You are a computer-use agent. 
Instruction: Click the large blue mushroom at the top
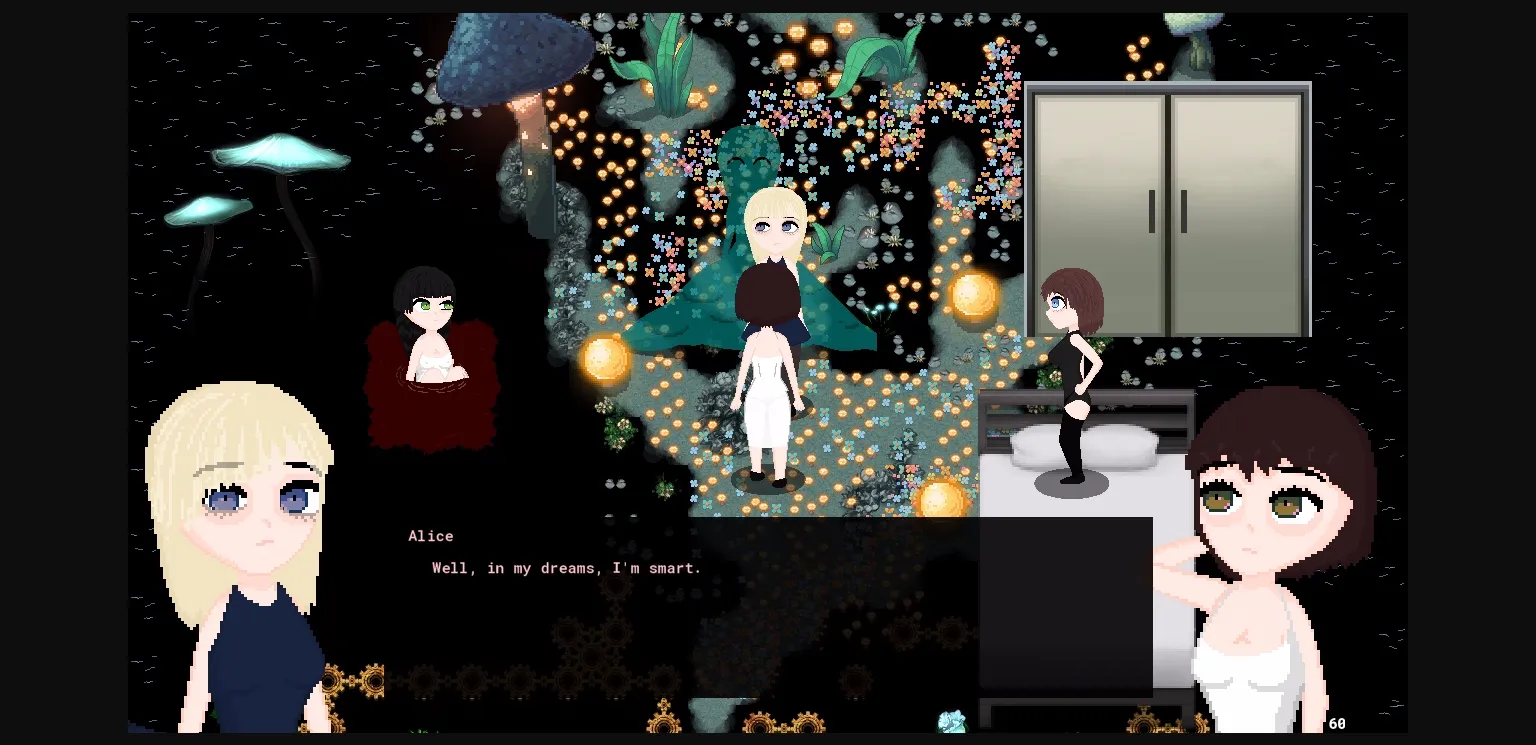click(x=510, y=55)
